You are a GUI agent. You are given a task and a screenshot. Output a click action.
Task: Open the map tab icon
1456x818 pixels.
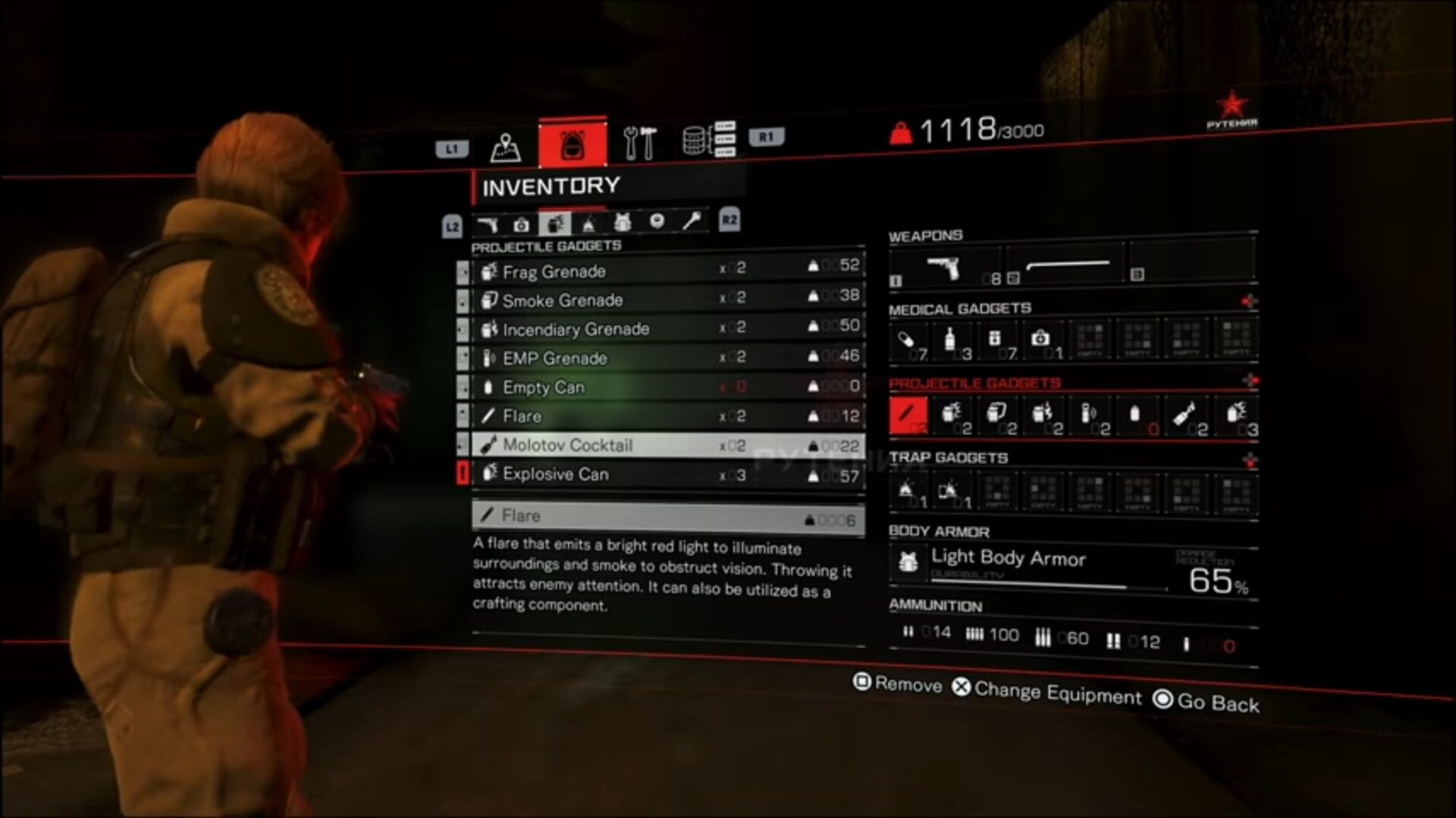pyautogui.click(x=504, y=145)
